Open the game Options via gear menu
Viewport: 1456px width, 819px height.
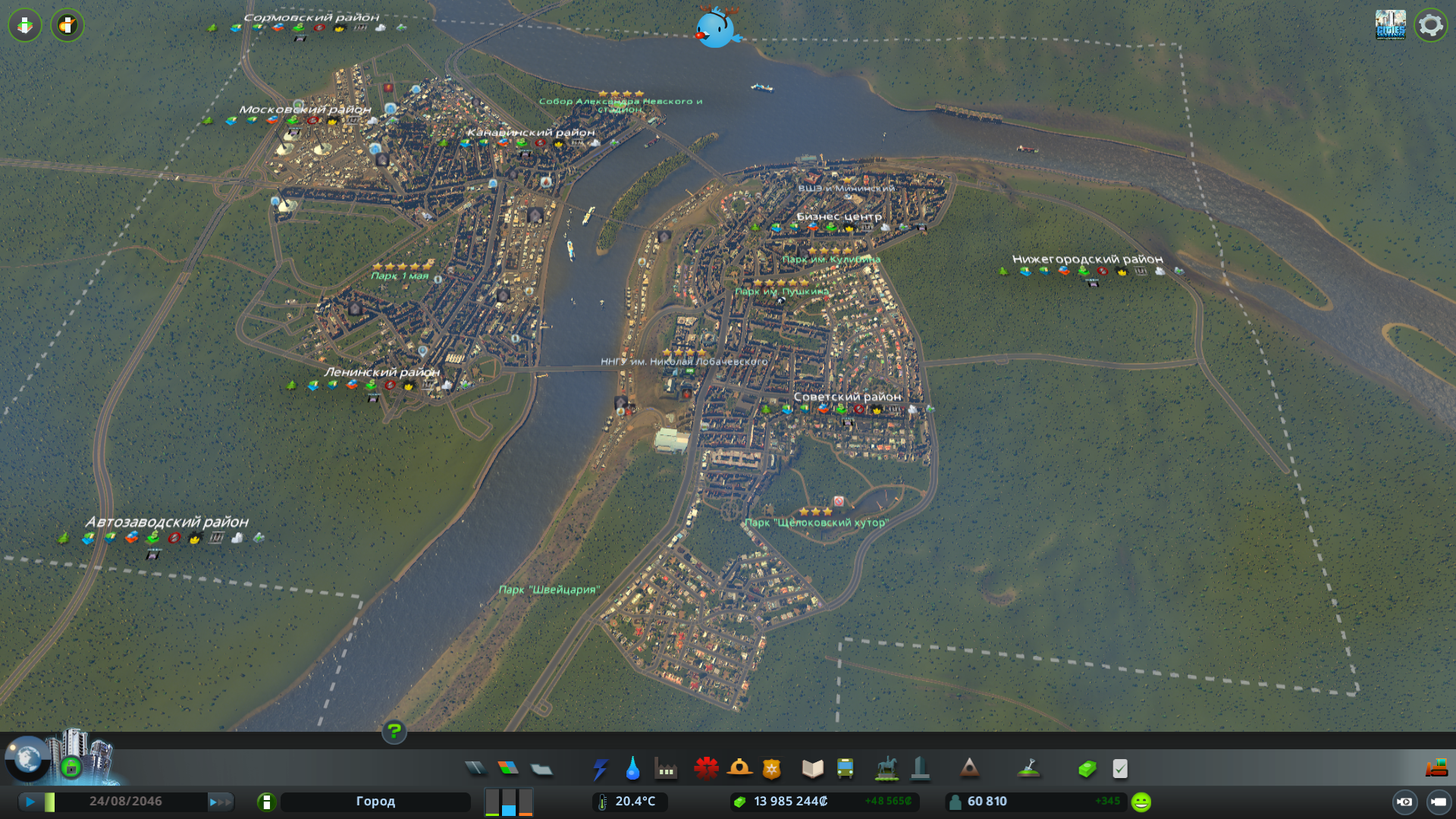[x=1430, y=24]
